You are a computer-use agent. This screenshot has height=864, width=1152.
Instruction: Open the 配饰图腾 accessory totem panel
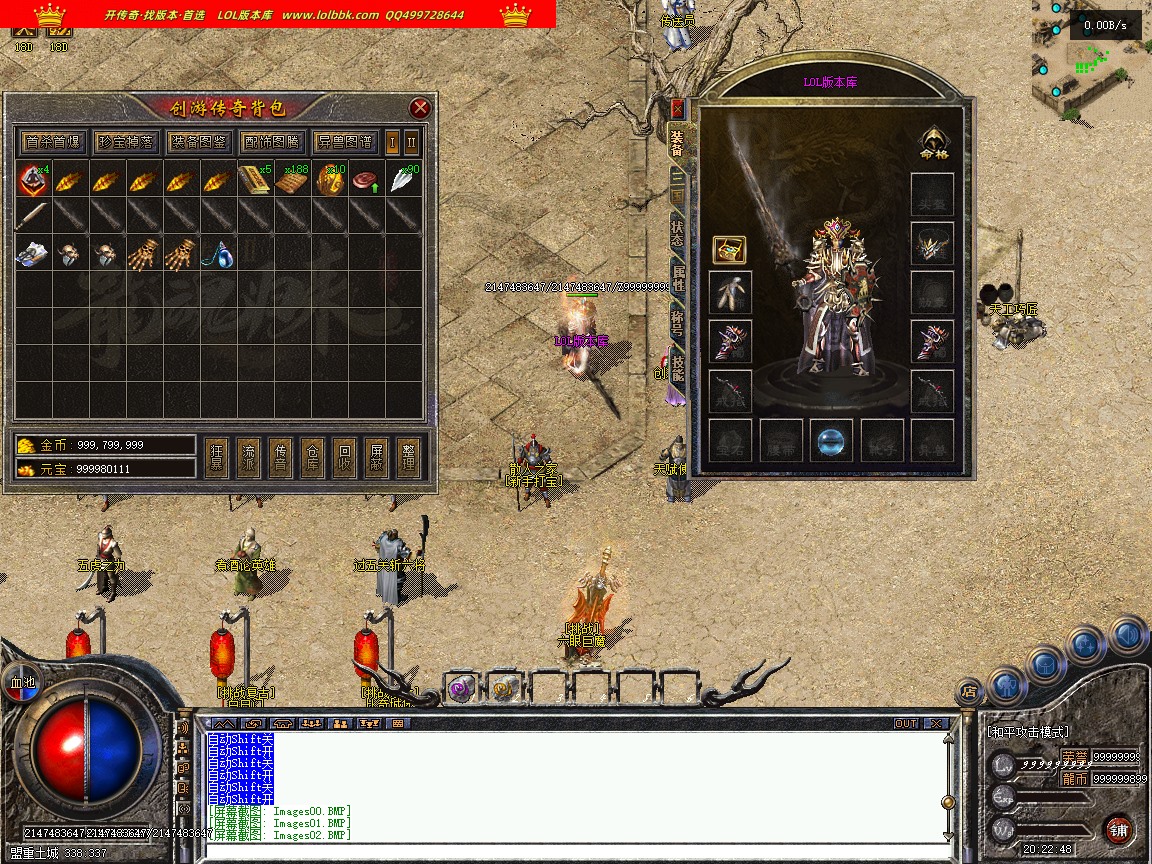tap(271, 142)
